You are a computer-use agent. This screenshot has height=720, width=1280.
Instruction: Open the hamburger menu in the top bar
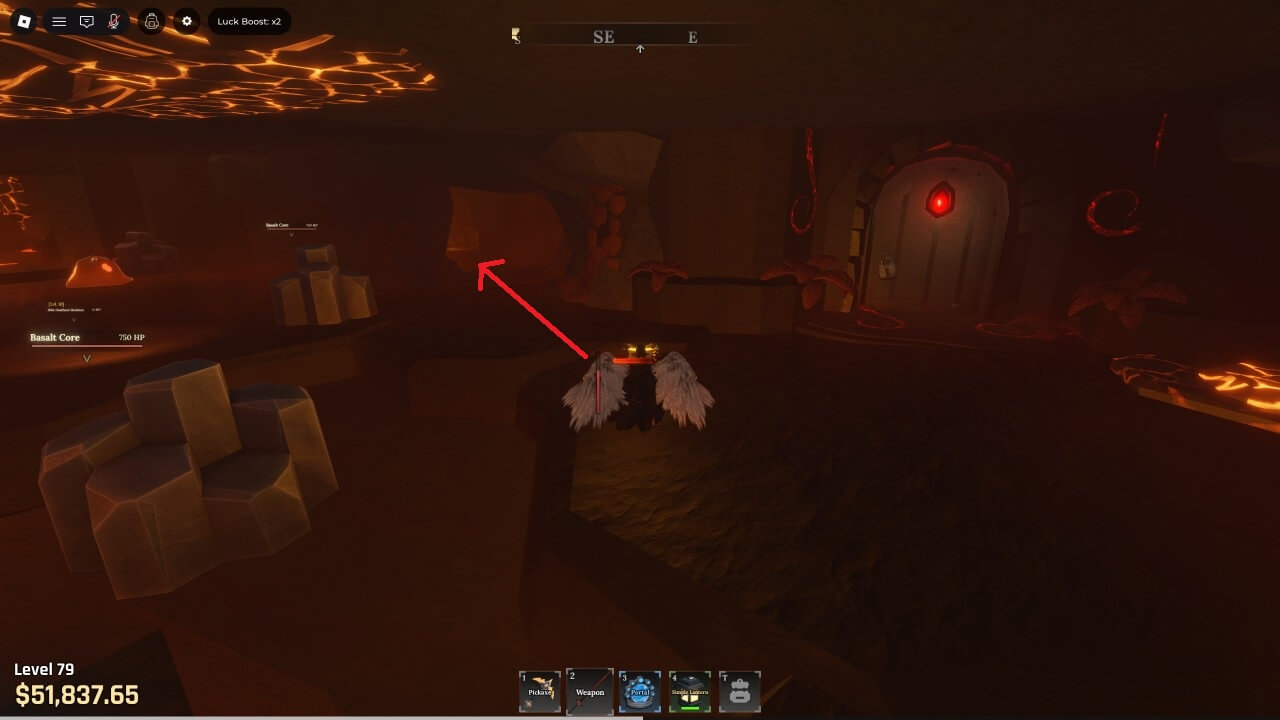tap(59, 21)
